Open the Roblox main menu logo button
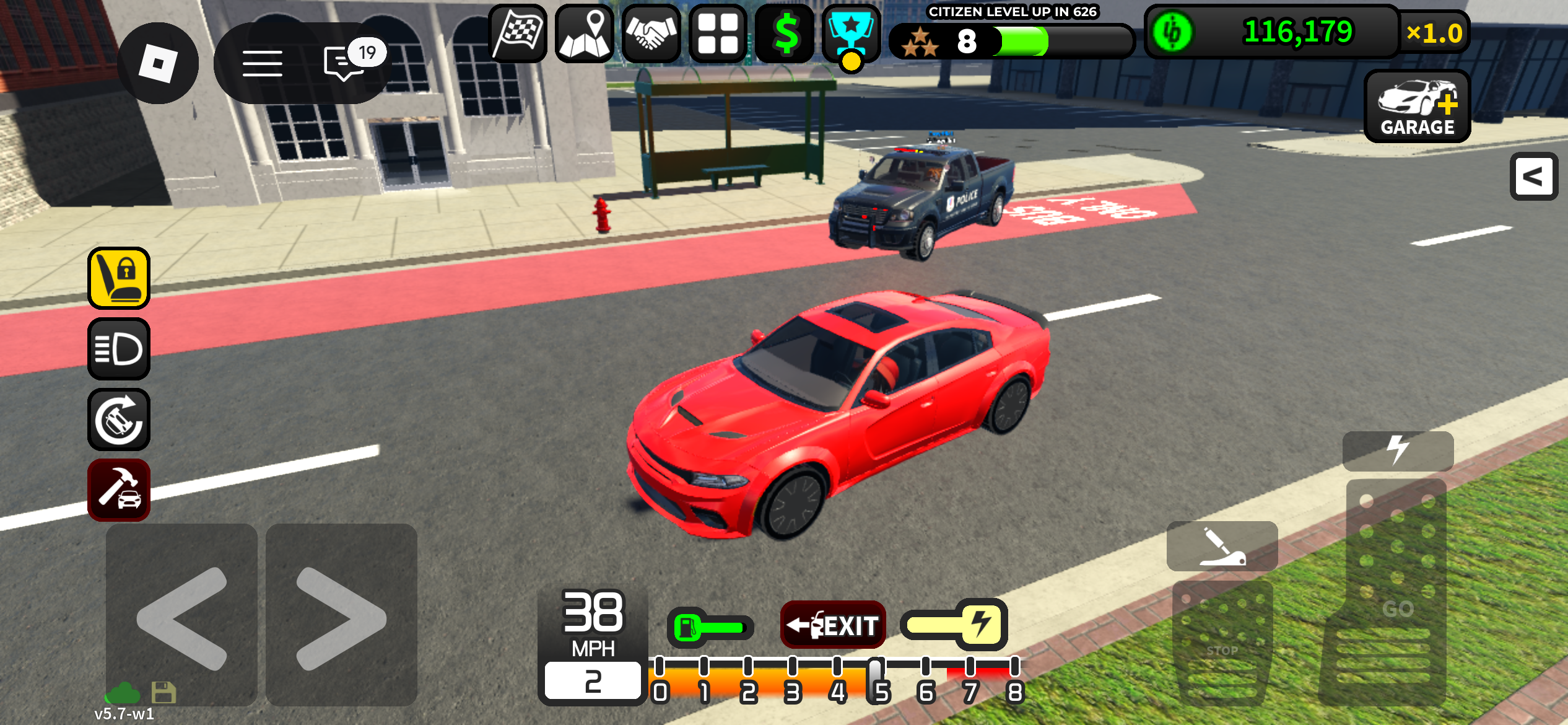 (x=158, y=63)
